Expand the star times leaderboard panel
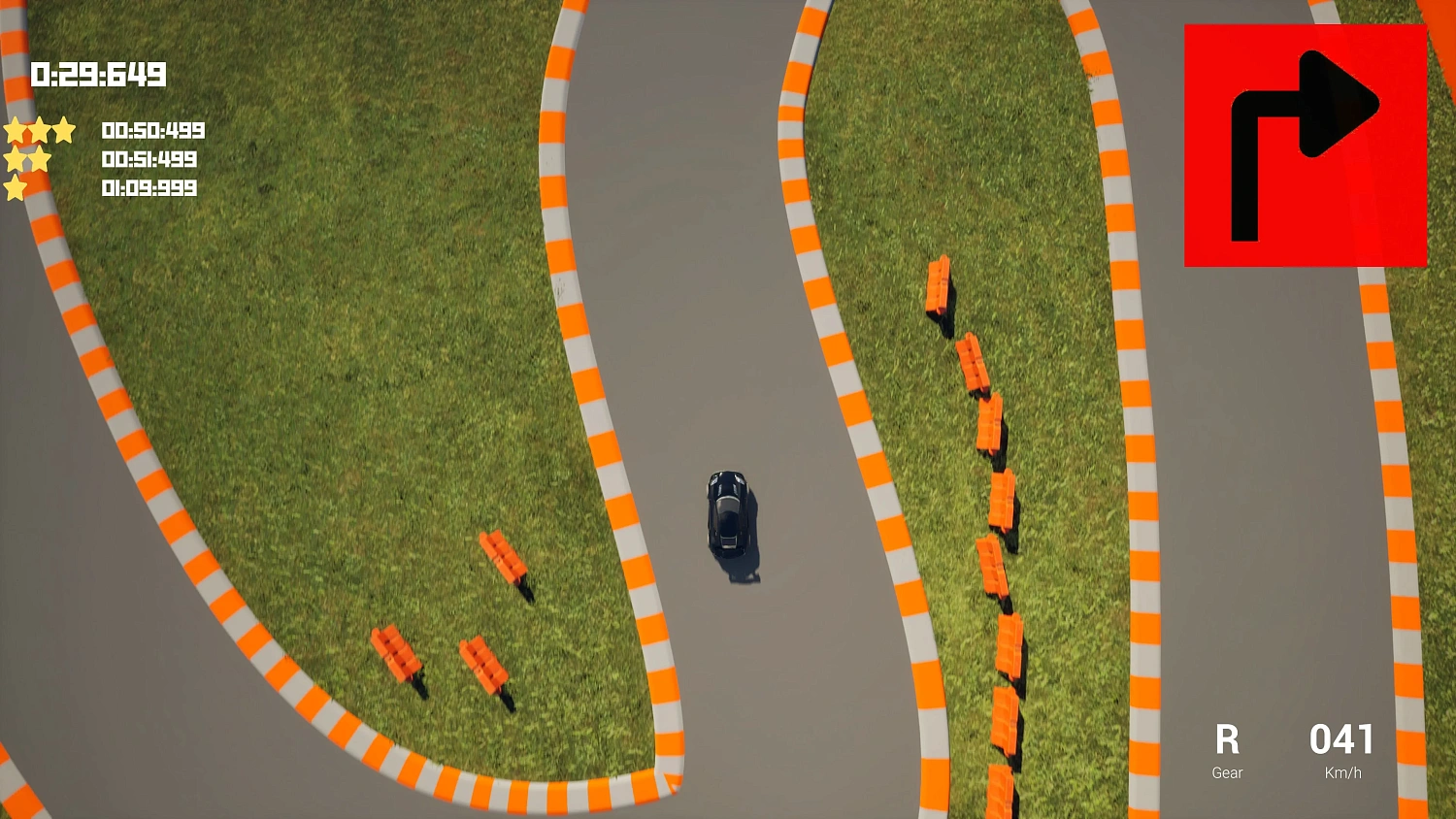Image resolution: width=1456 pixels, height=819 pixels. (107, 159)
